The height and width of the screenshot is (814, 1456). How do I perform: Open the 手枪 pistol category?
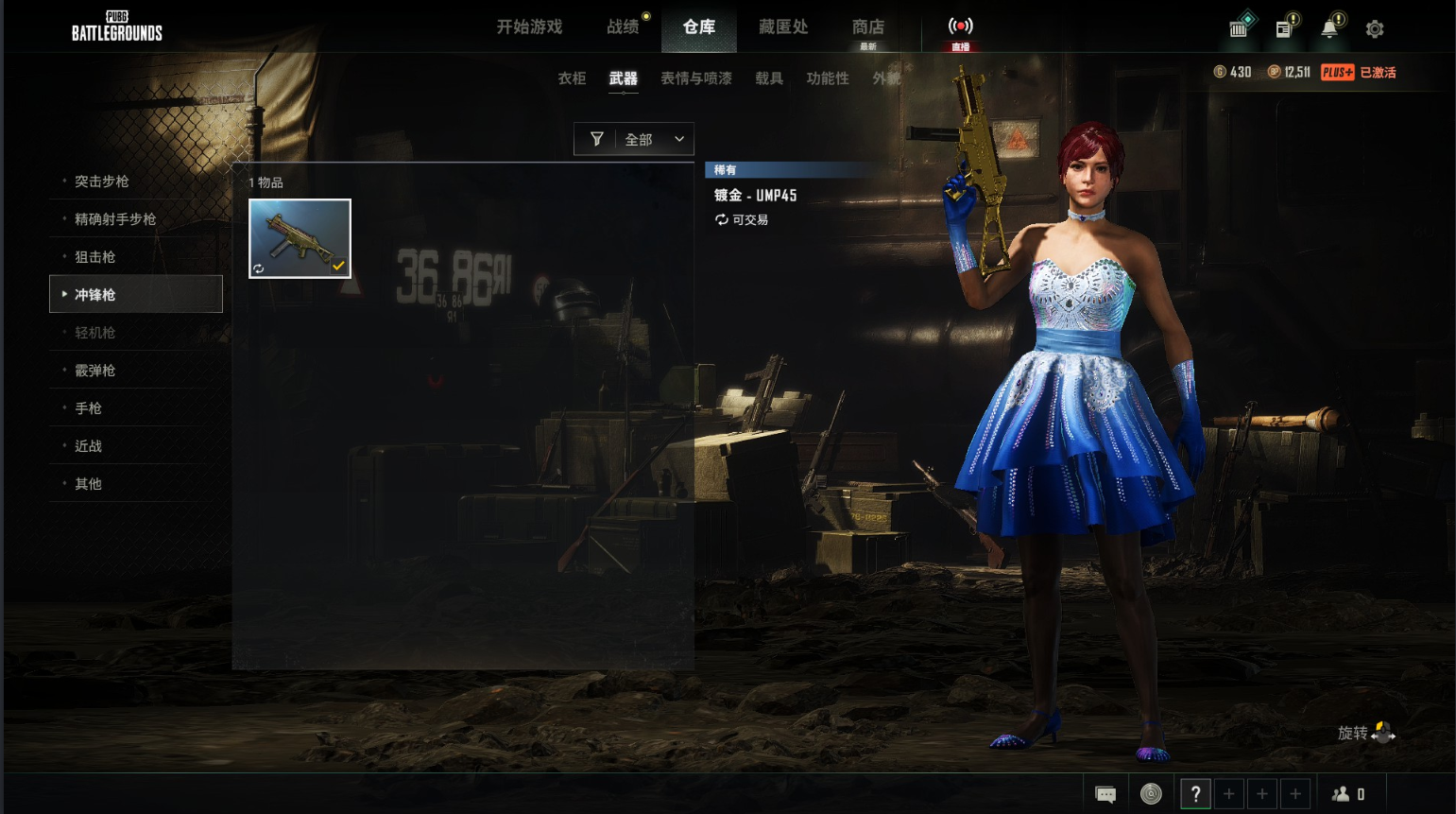click(89, 408)
